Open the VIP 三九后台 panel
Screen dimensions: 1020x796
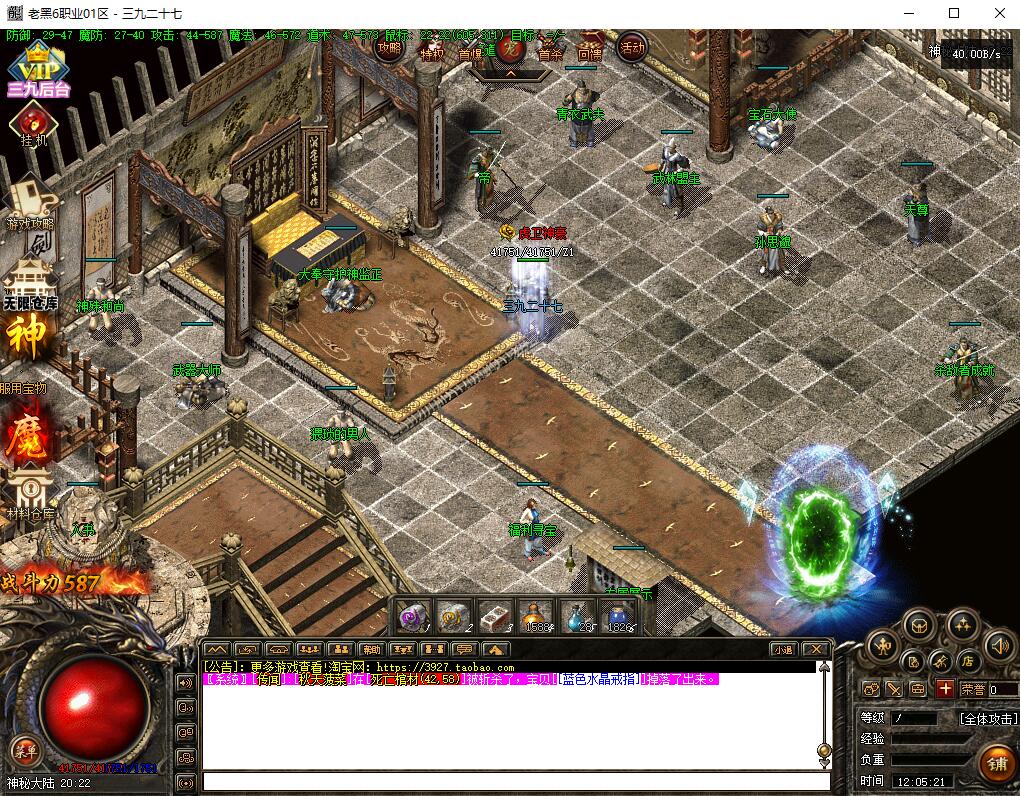(x=37, y=70)
